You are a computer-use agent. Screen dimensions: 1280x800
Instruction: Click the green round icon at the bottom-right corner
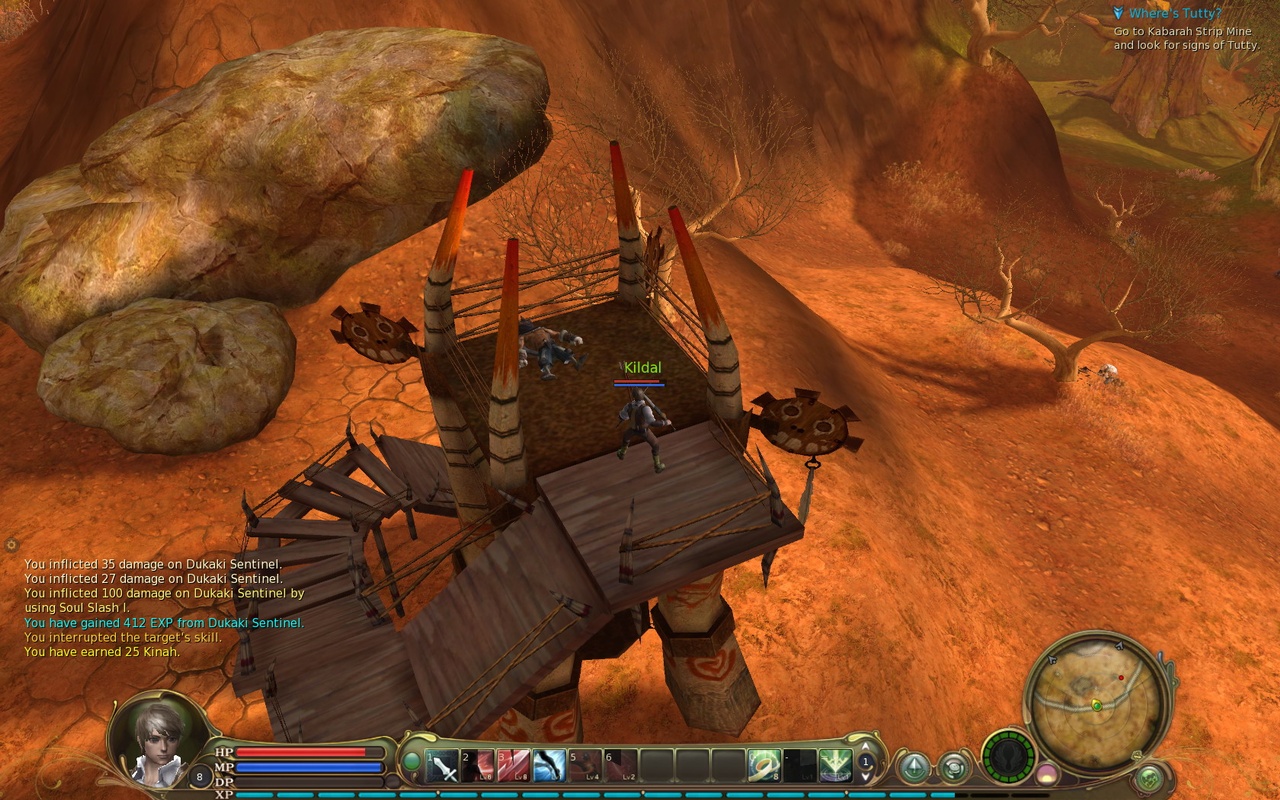pos(1149,777)
